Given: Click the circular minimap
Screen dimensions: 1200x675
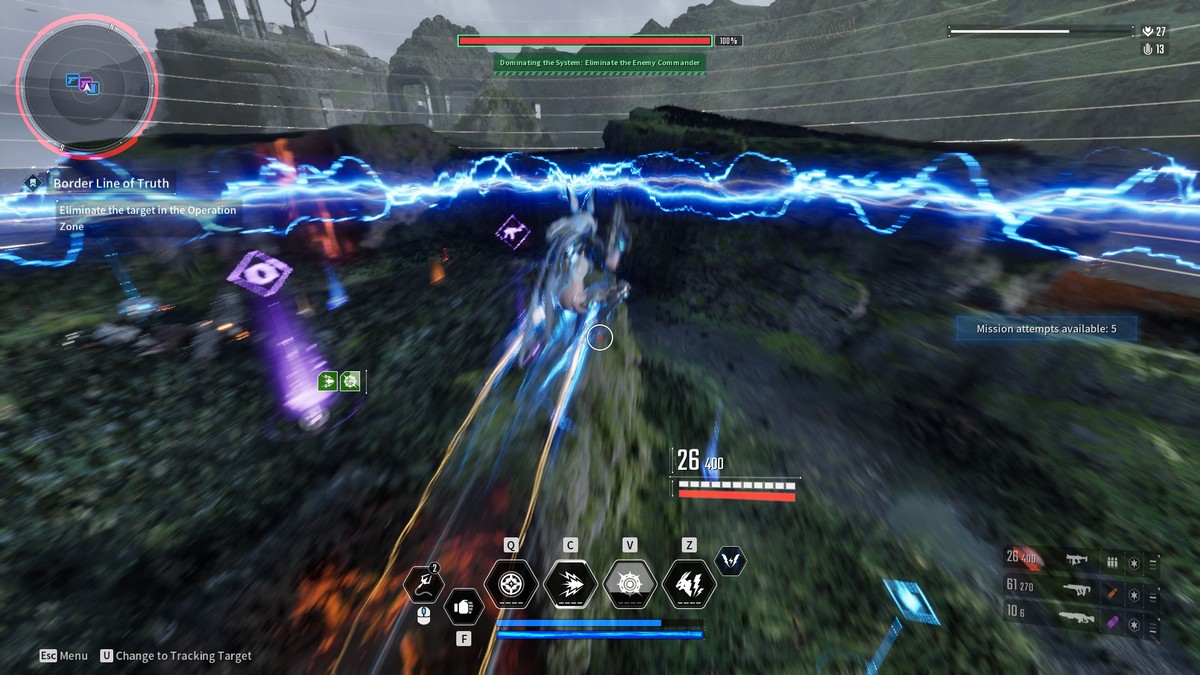Looking at the screenshot, I should pos(88,88).
